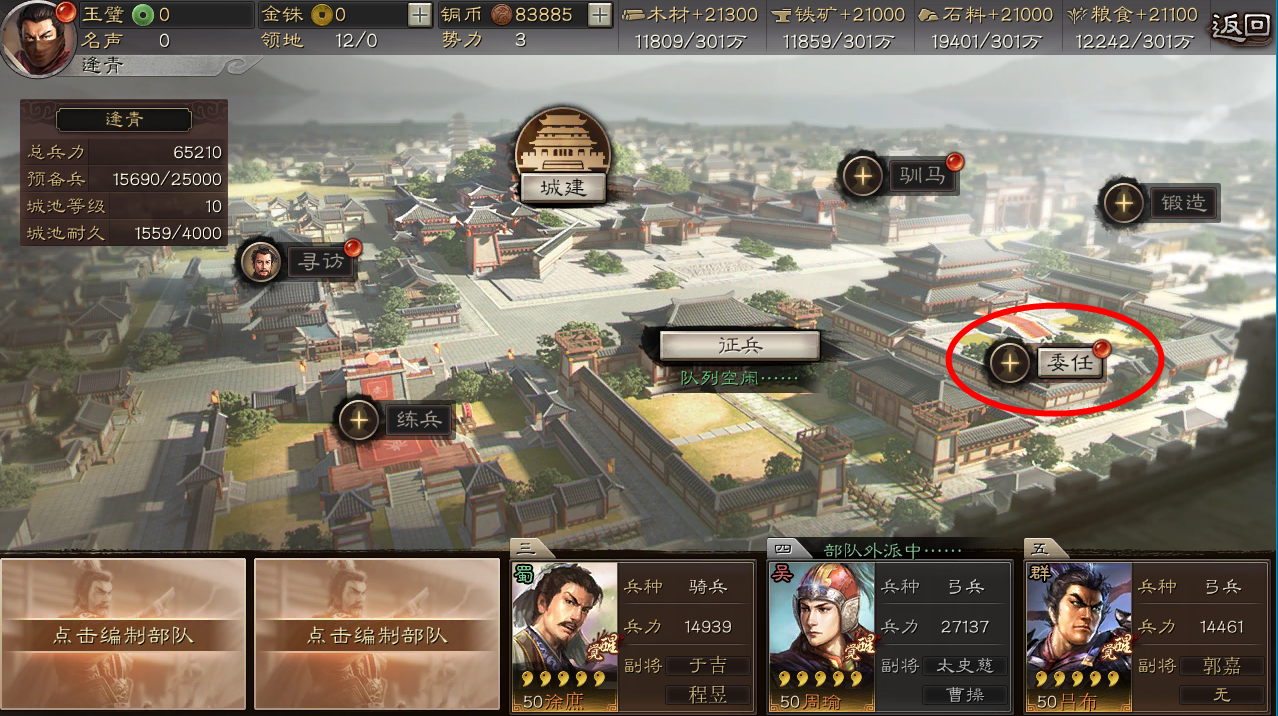Open the 委任 appointment function
This screenshot has height=716, width=1278.
[1069, 363]
